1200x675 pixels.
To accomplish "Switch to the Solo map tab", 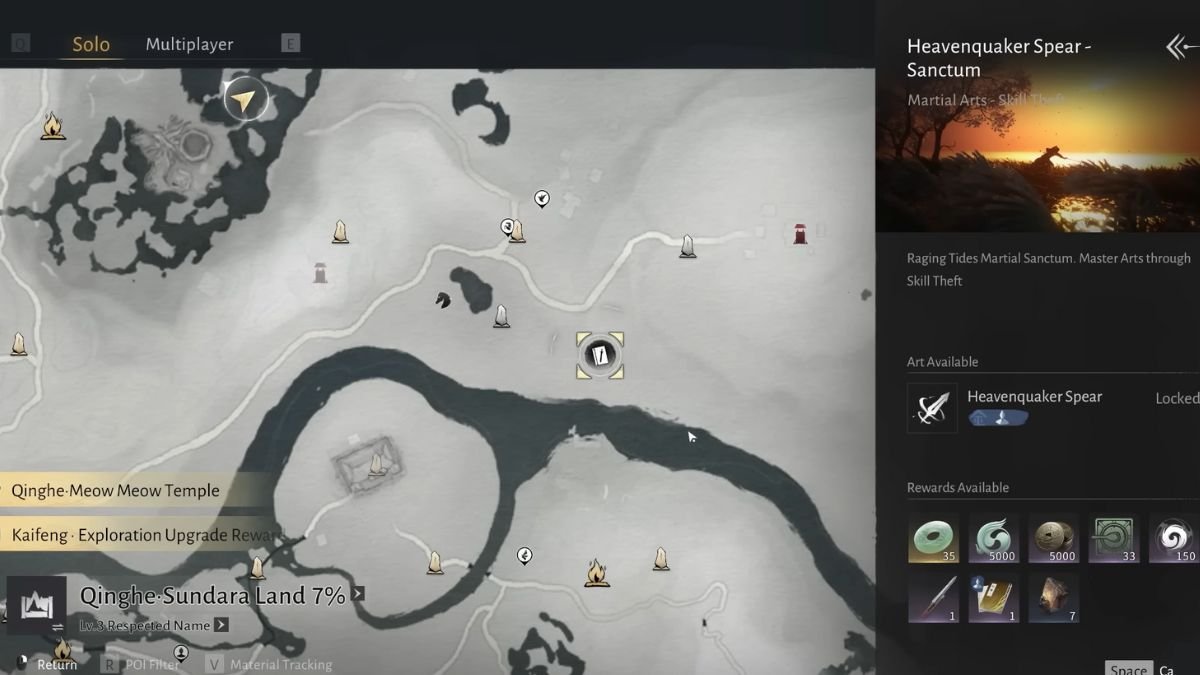I will pos(91,44).
